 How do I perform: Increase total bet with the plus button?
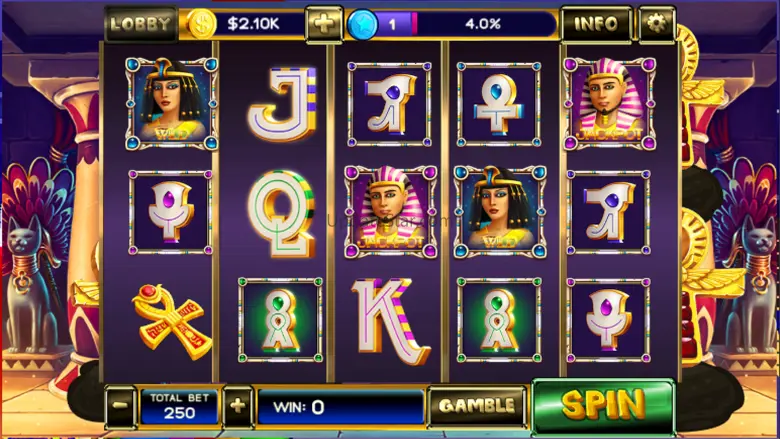coord(237,406)
